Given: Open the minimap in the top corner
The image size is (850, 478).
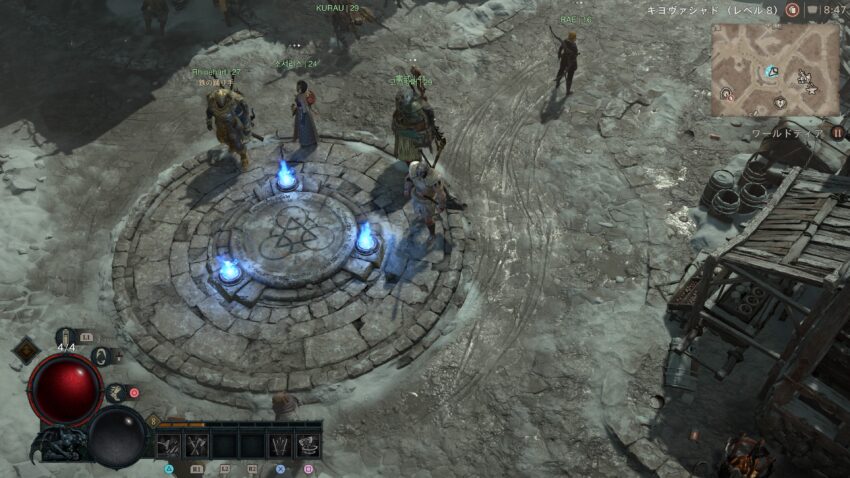Looking at the screenshot, I should coord(775,68).
